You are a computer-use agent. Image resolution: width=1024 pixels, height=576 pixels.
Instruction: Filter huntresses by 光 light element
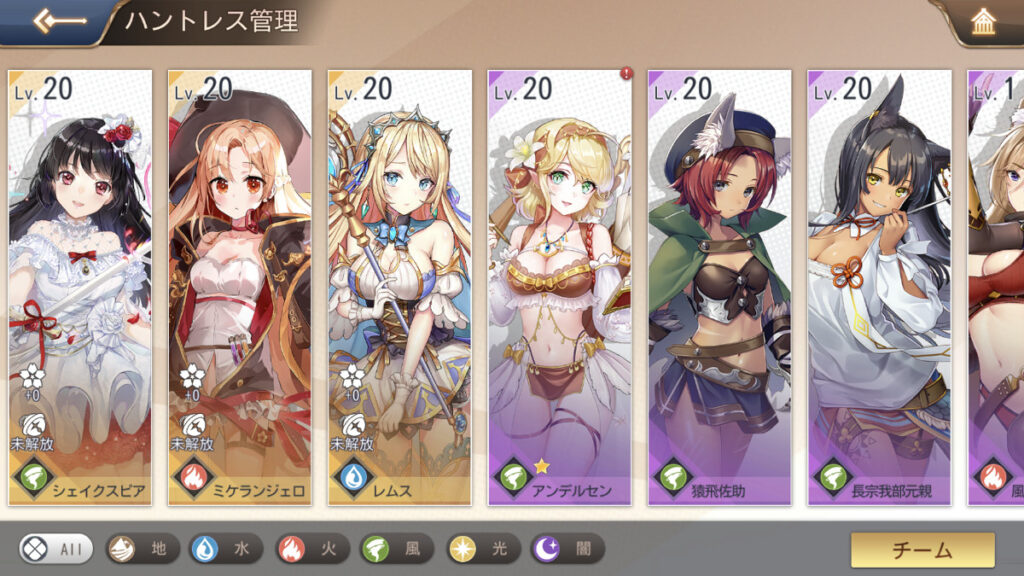click(x=482, y=548)
